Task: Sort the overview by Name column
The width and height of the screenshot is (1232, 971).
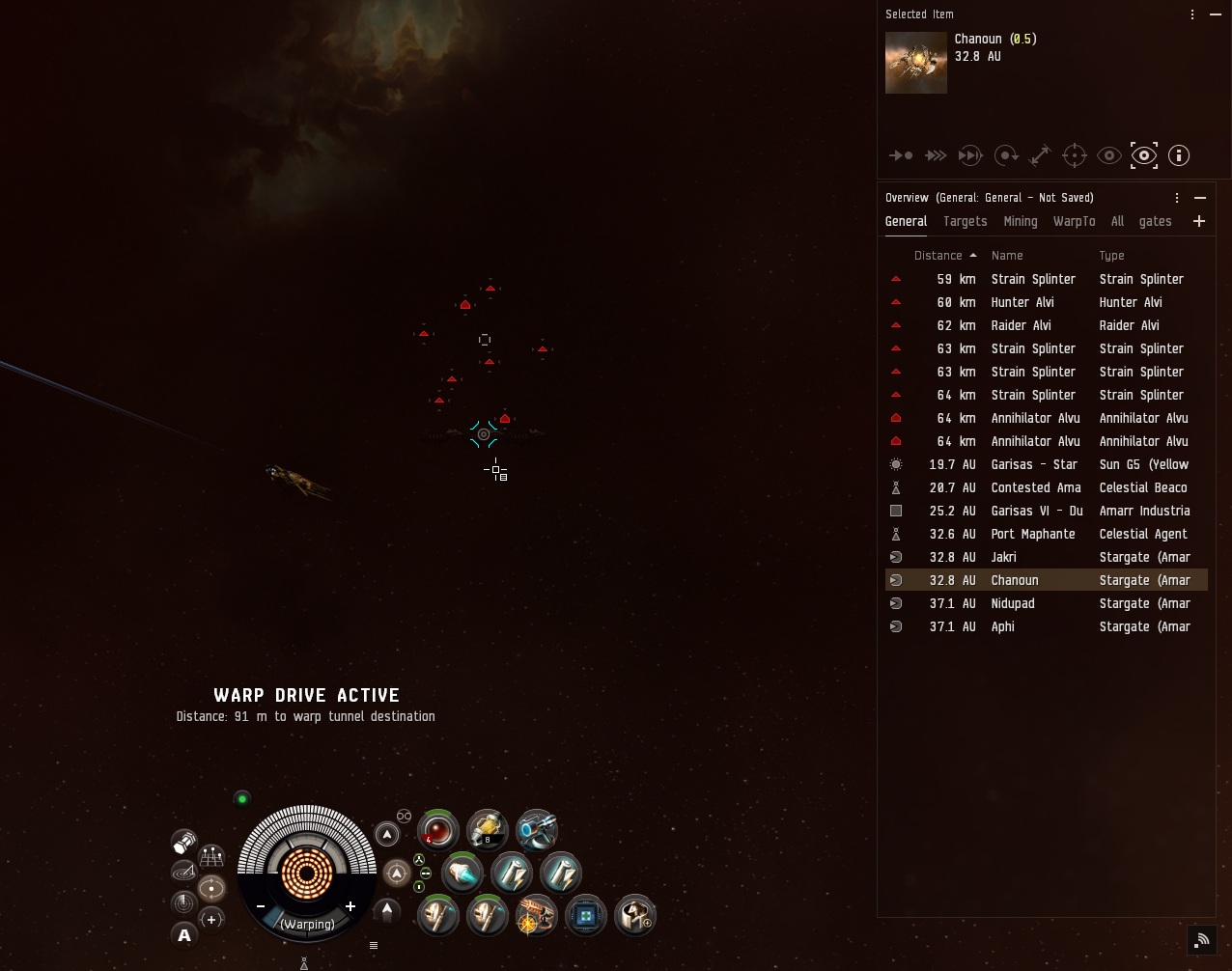Action: click(x=1007, y=256)
